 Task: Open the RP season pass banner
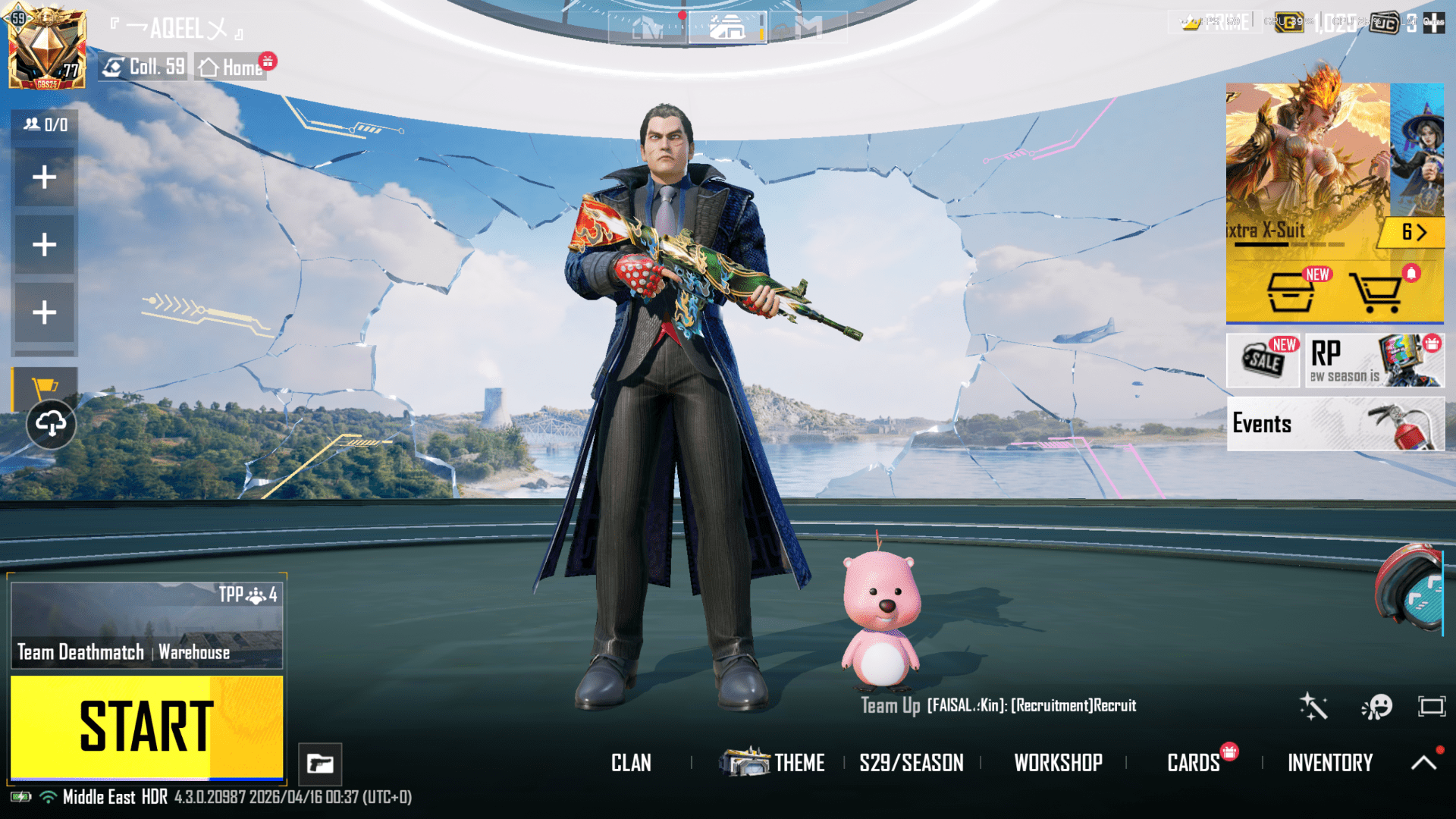[x=1373, y=361]
